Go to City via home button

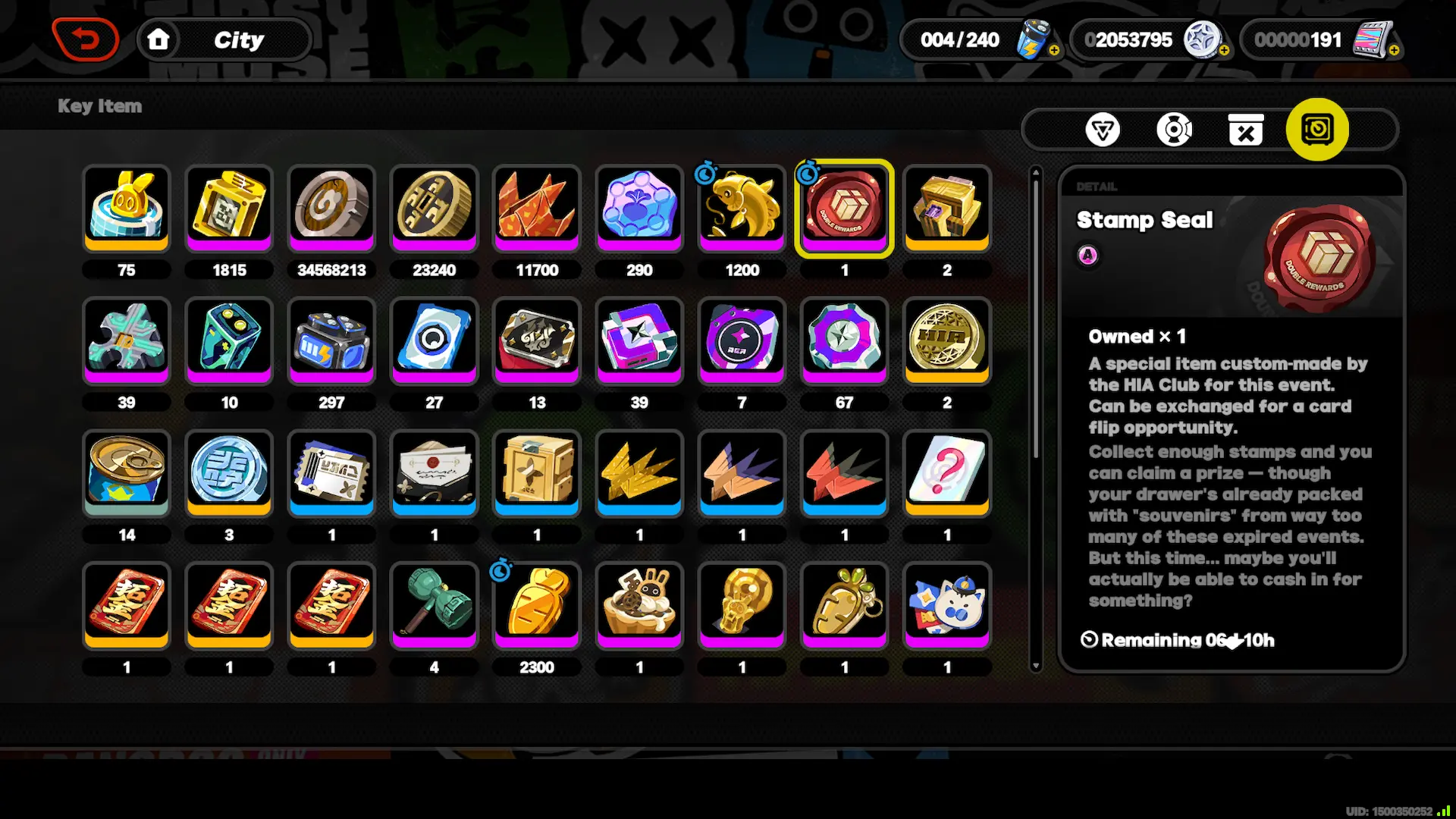(x=158, y=39)
